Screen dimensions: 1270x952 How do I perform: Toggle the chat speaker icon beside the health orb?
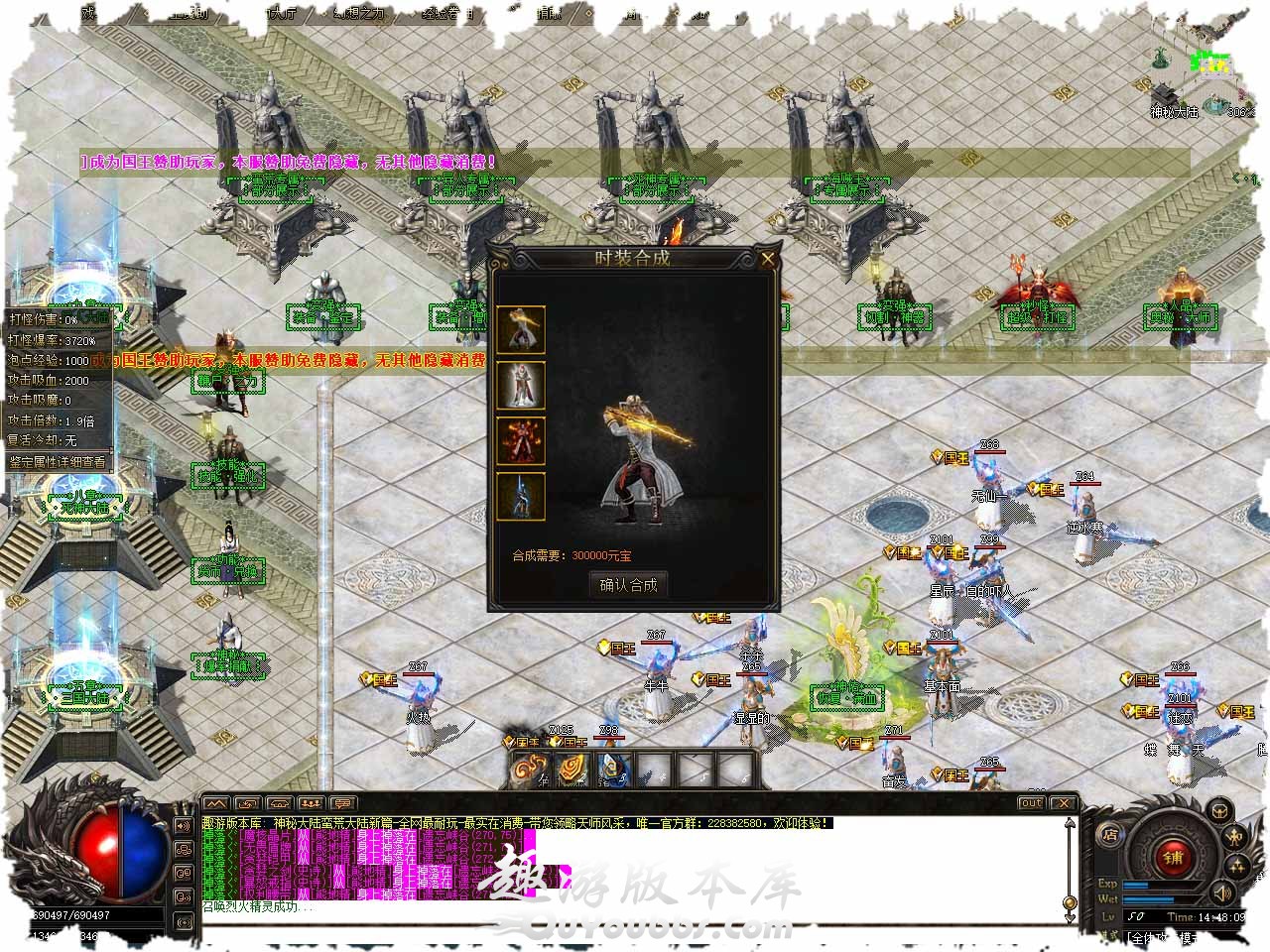point(184,825)
